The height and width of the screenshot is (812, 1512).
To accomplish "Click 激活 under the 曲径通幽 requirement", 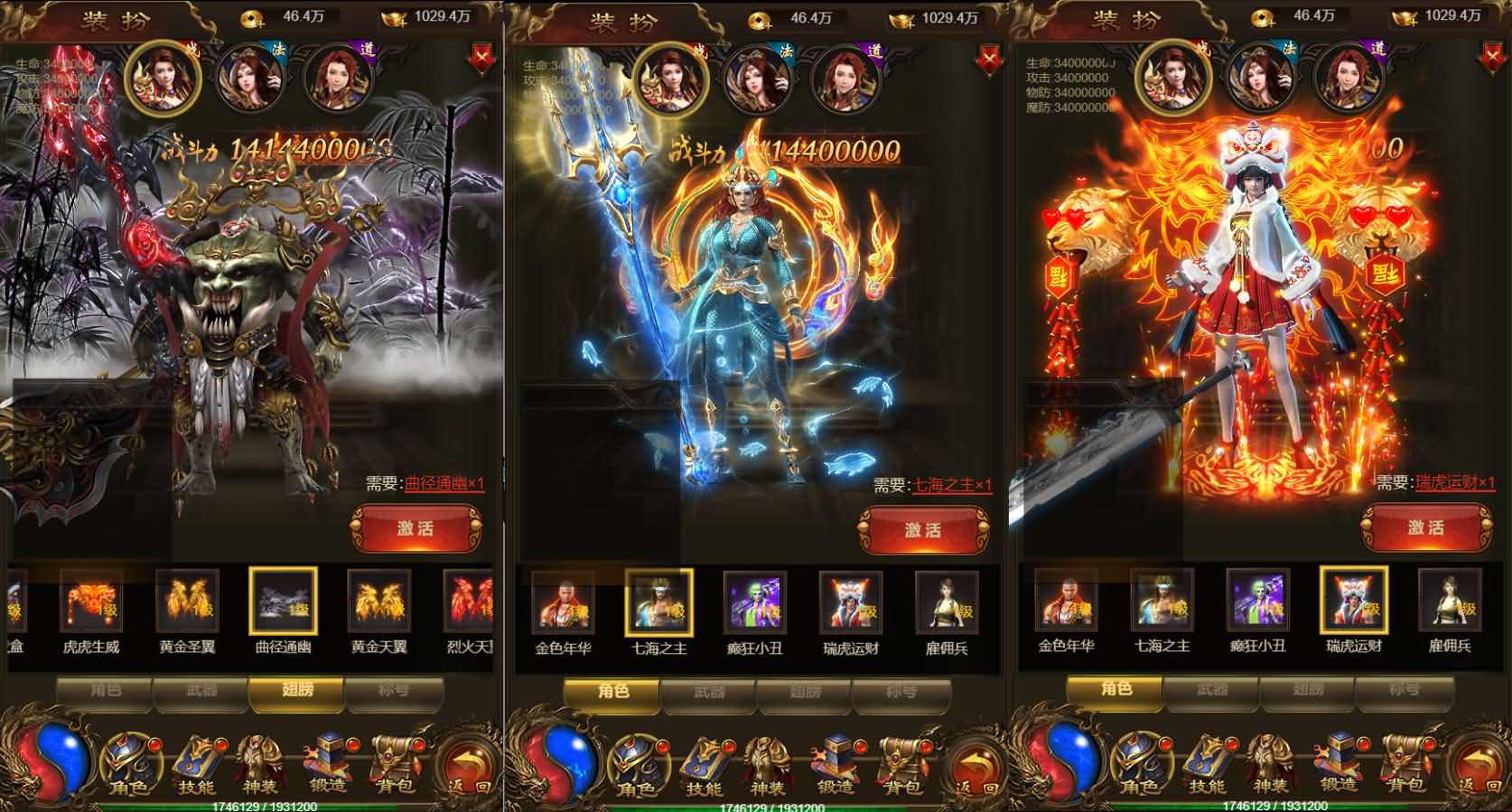I will point(415,528).
